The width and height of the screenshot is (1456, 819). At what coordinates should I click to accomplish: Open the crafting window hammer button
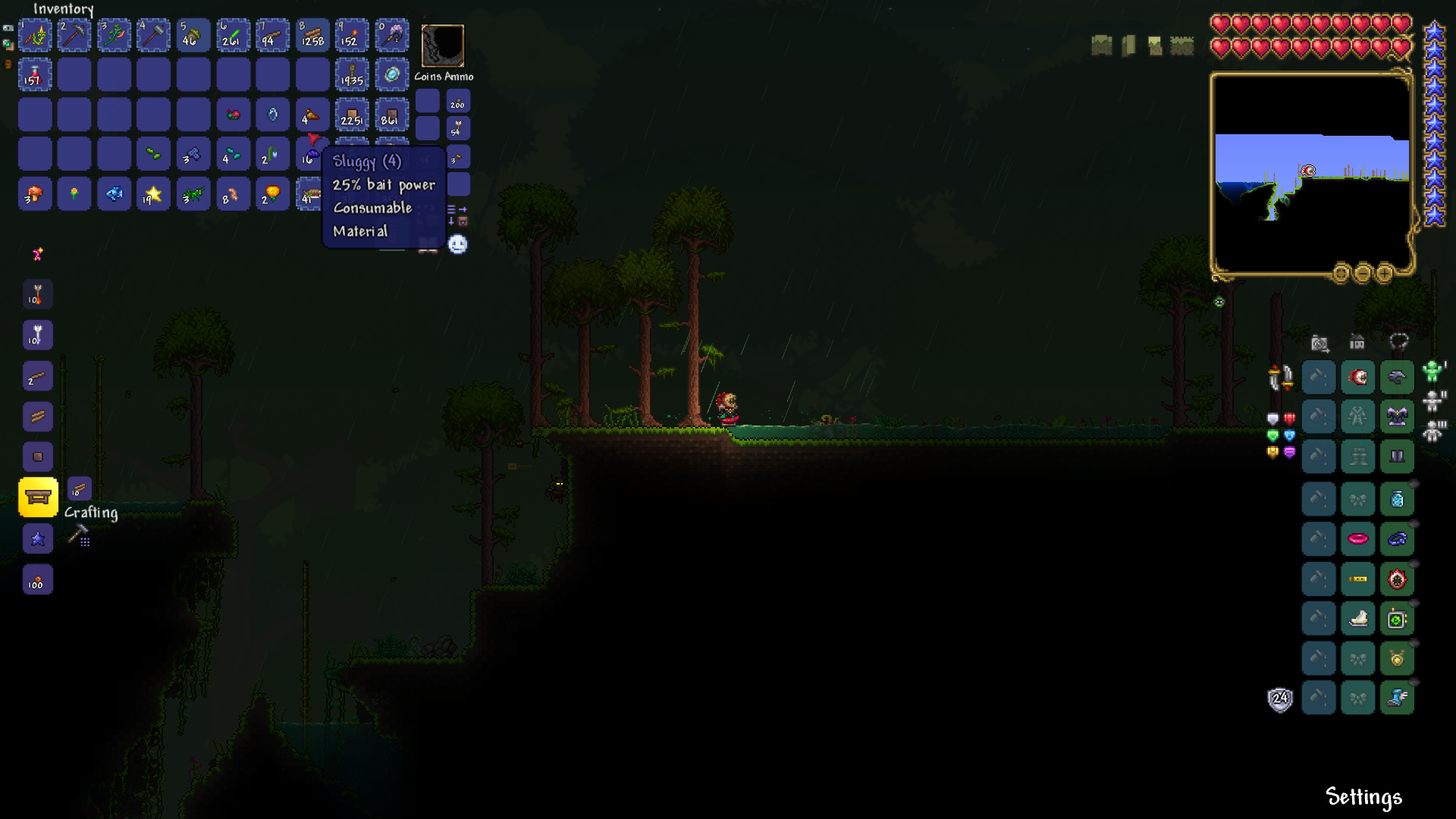(x=79, y=535)
